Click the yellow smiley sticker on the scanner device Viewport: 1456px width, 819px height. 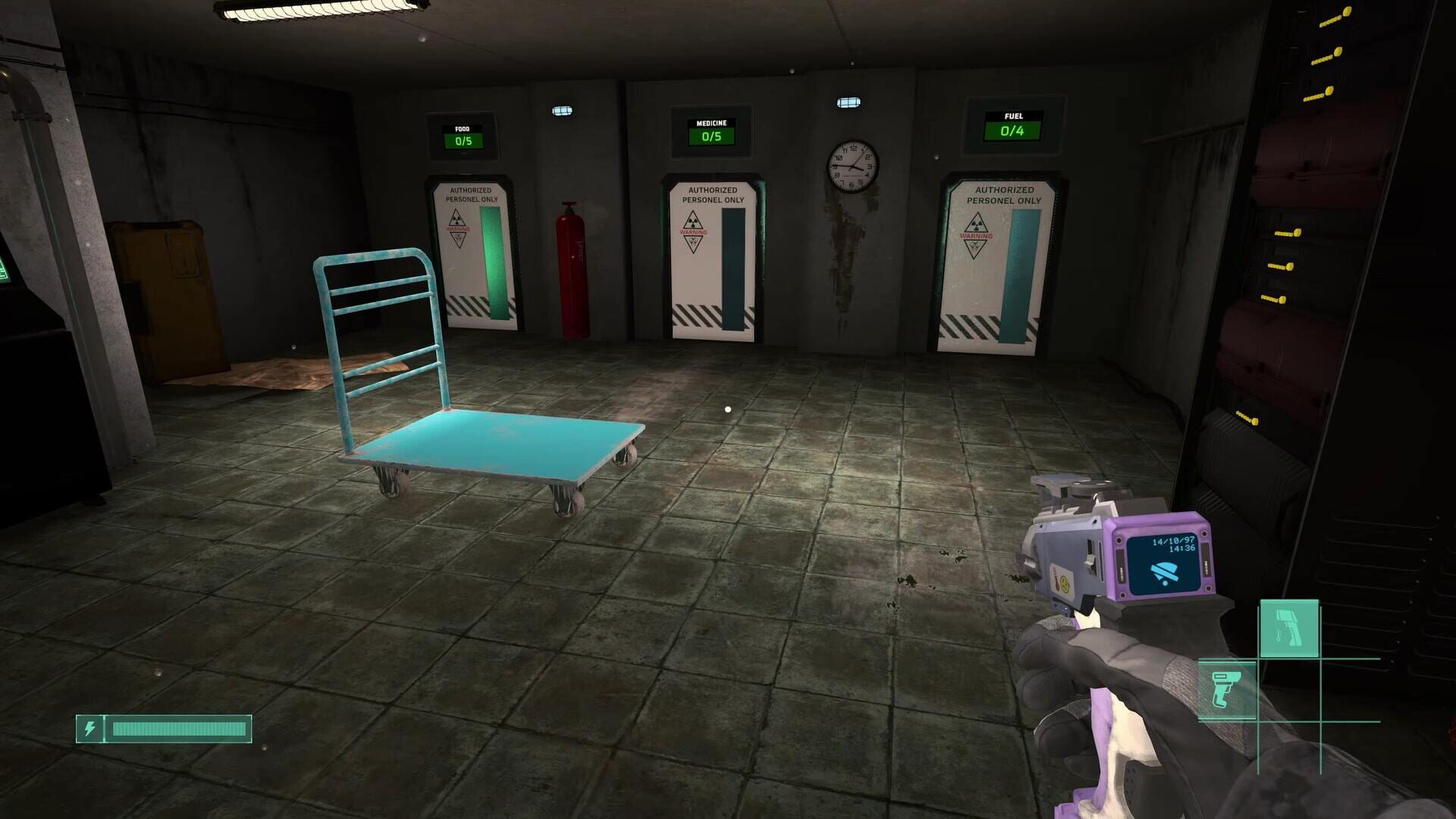click(x=1065, y=584)
